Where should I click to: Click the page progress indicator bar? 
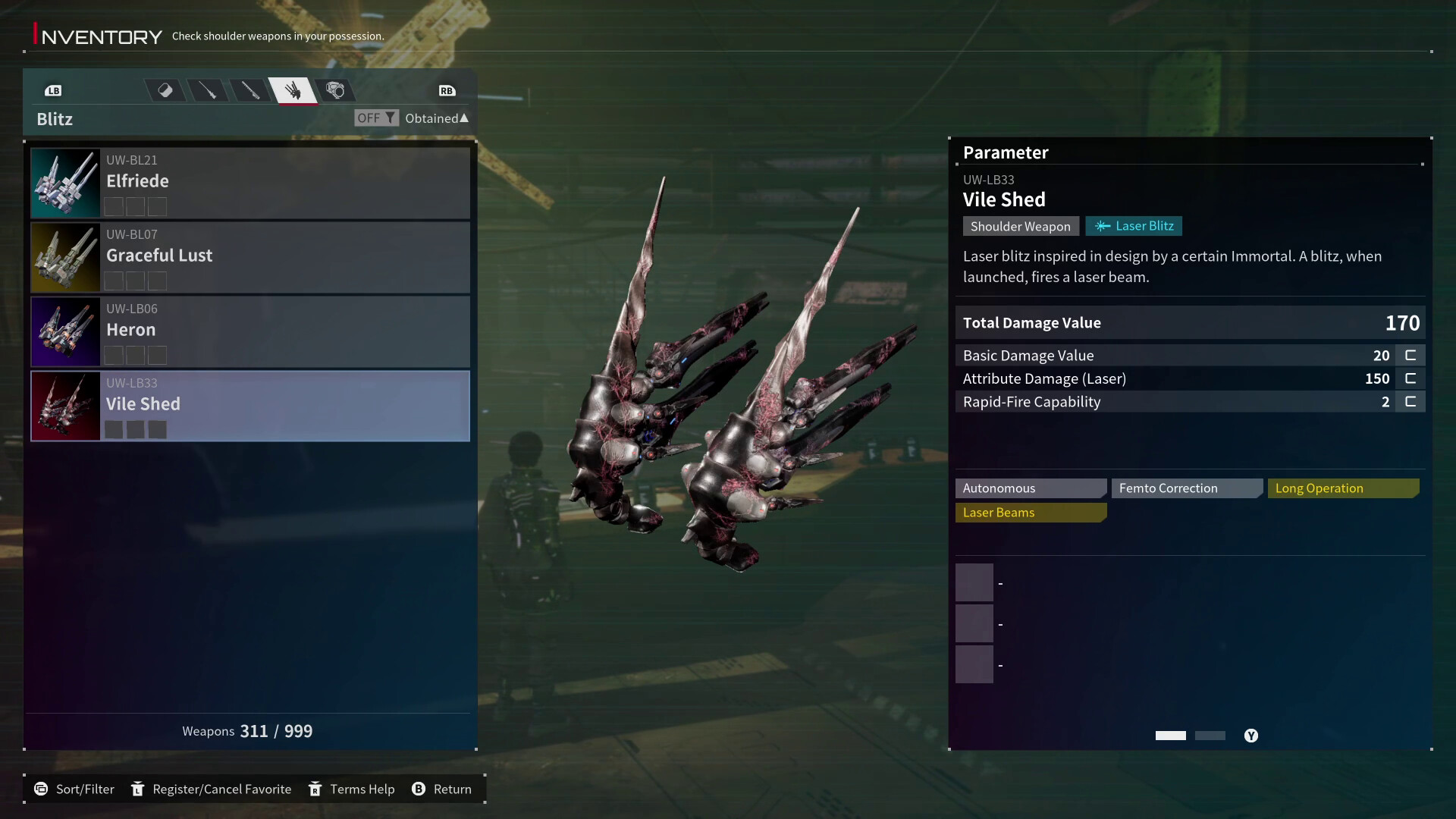(x=1170, y=736)
